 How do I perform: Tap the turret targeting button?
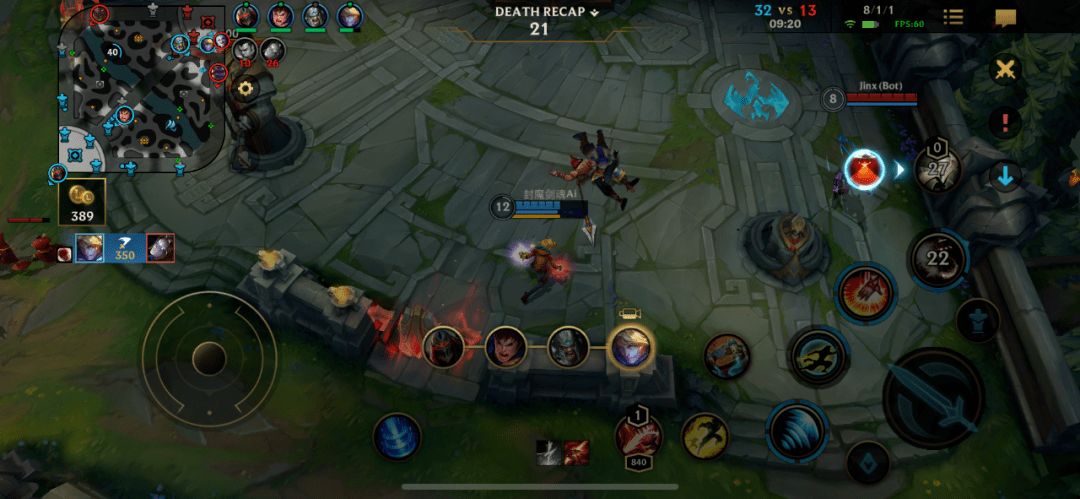tap(976, 321)
